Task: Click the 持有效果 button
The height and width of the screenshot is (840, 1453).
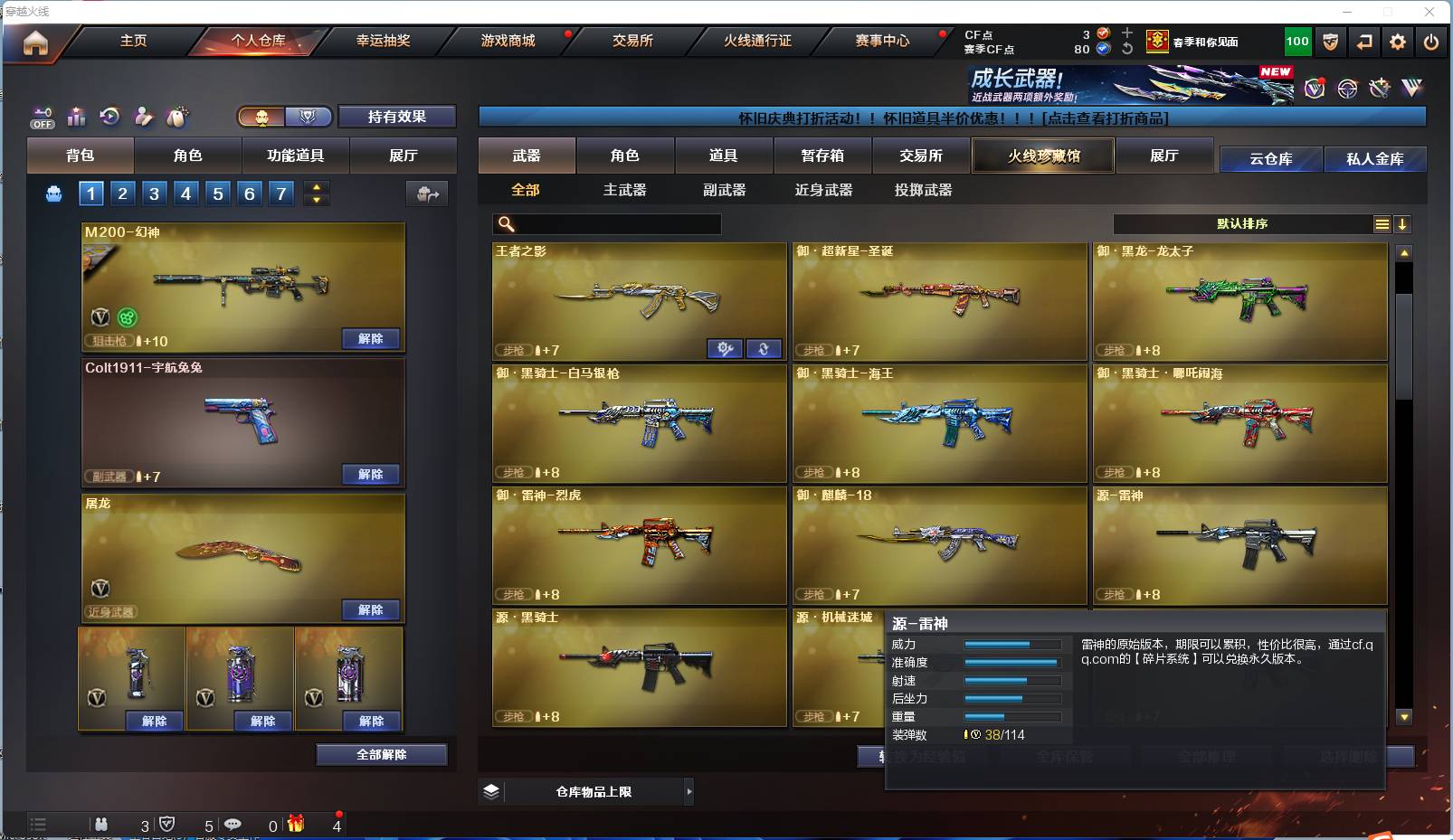Action: point(396,118)
